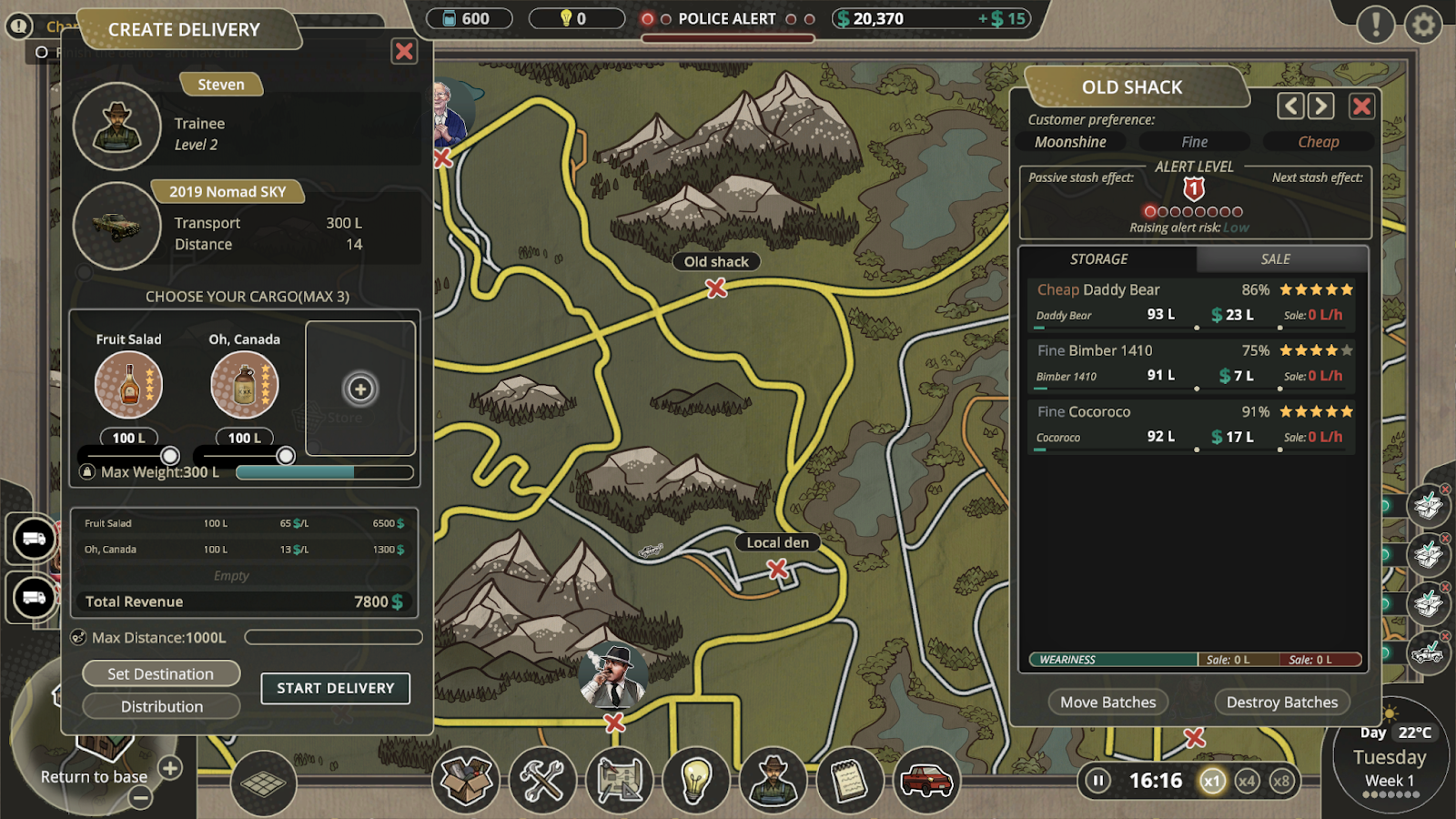Switch to the Storage tab
The width and height of the screenshot is (1456, 819).
pyautogui.click(x=1098, y=259)
